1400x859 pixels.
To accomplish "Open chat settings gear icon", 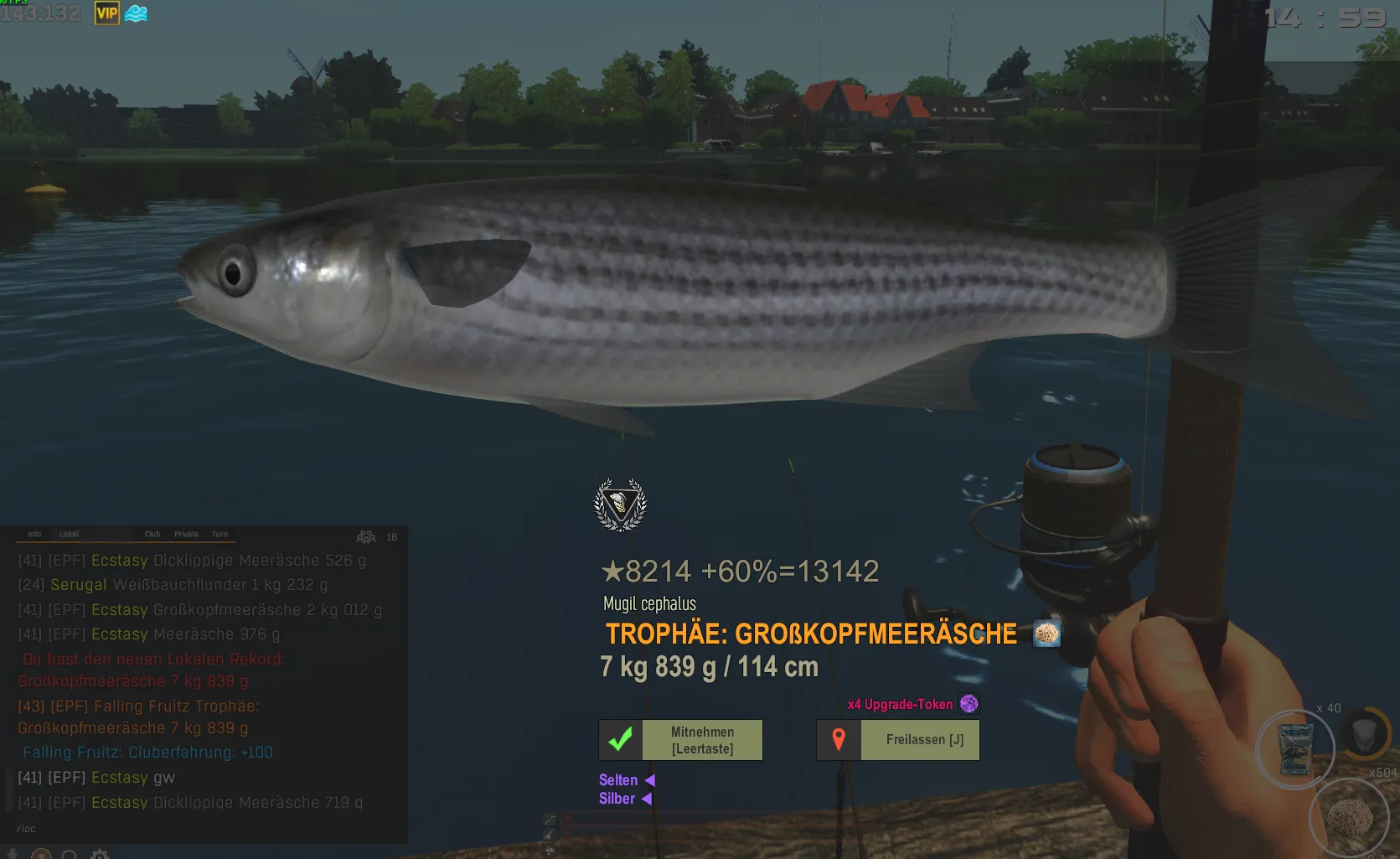I will pyautogui.click(x=100, y=854).
